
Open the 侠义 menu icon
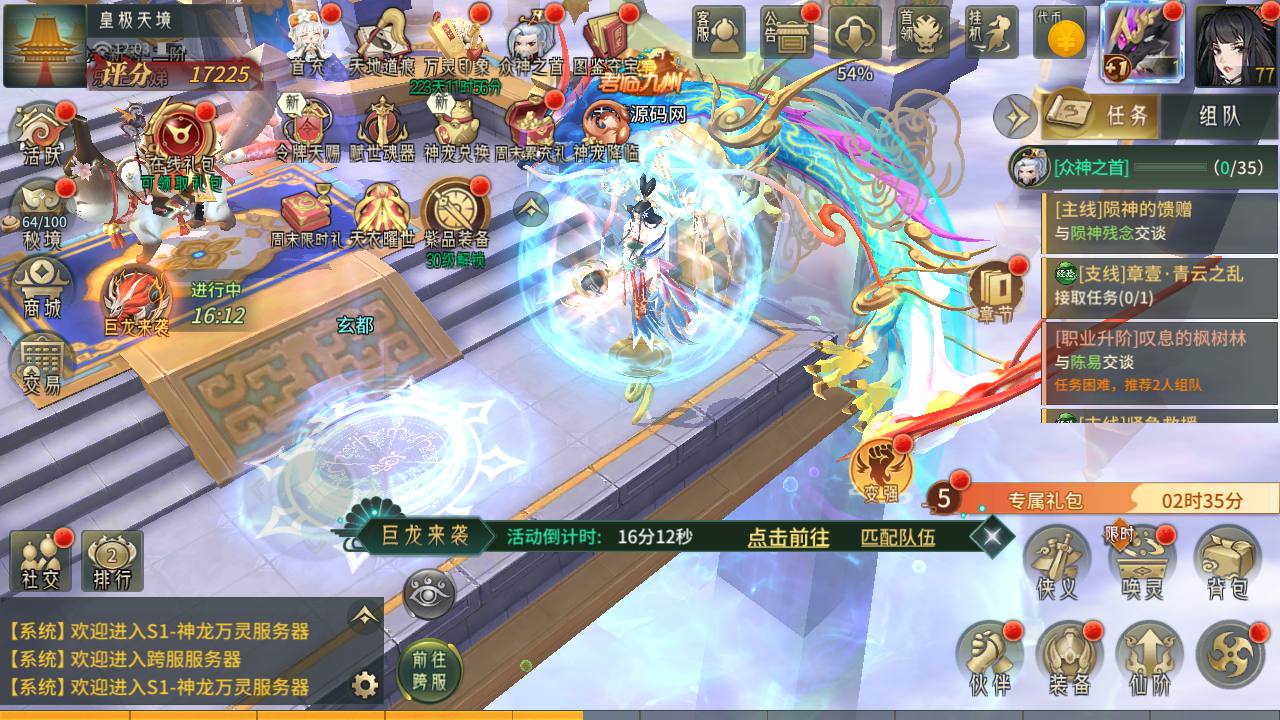(x=1058, y=562)
